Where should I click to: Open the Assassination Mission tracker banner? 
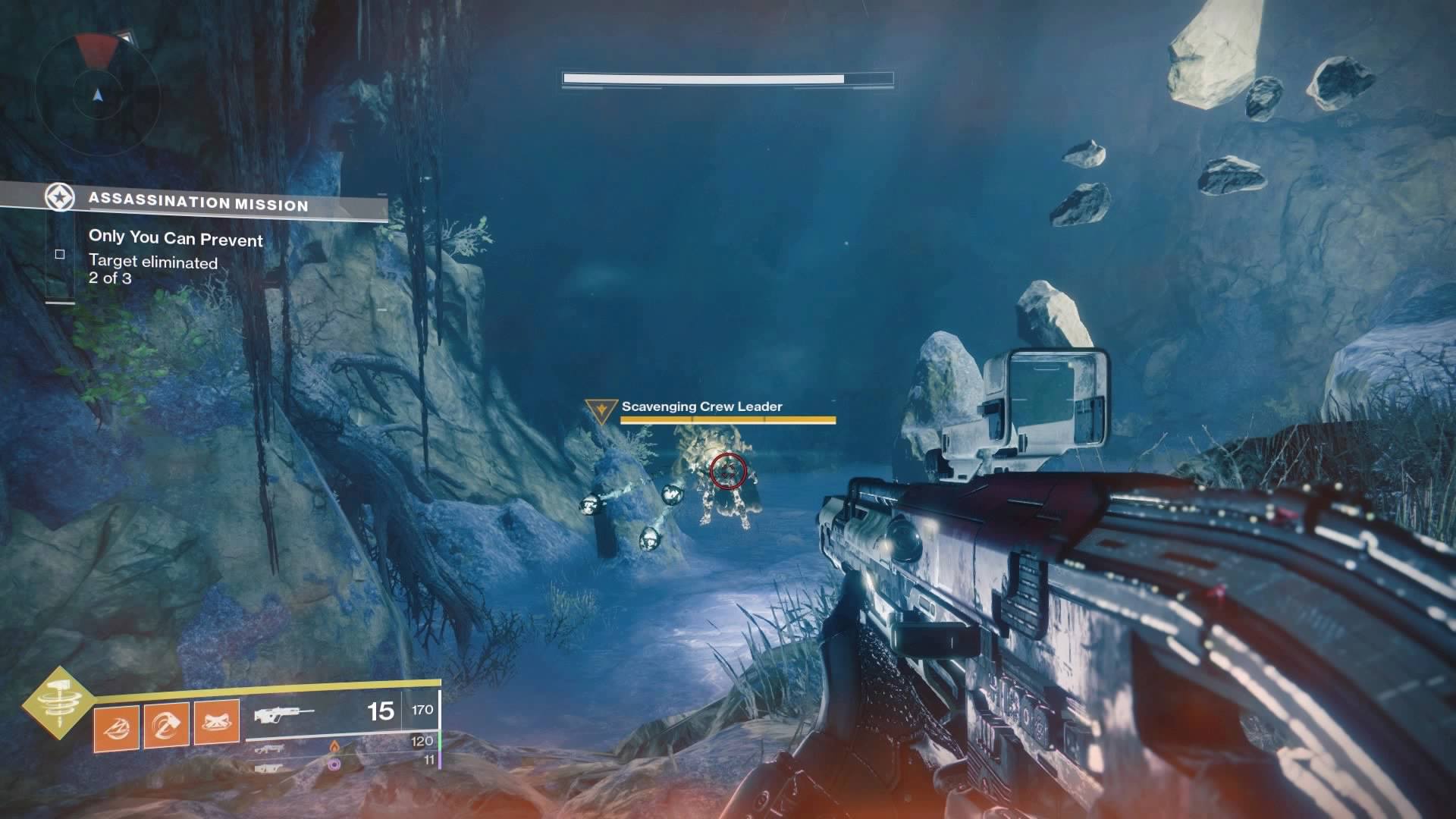click(x=197, y=202)
